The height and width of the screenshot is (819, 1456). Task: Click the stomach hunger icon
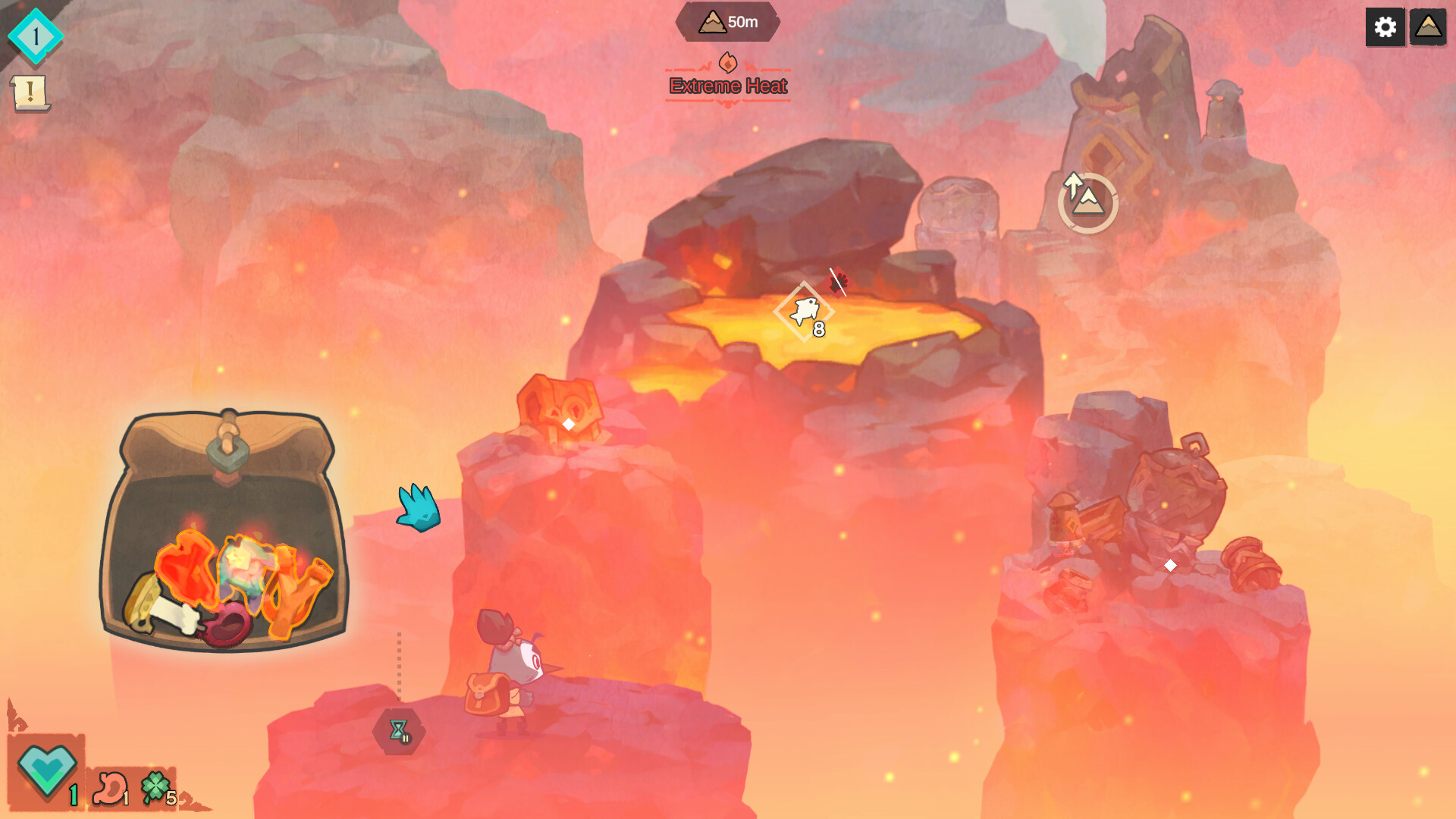coord(110,787)
